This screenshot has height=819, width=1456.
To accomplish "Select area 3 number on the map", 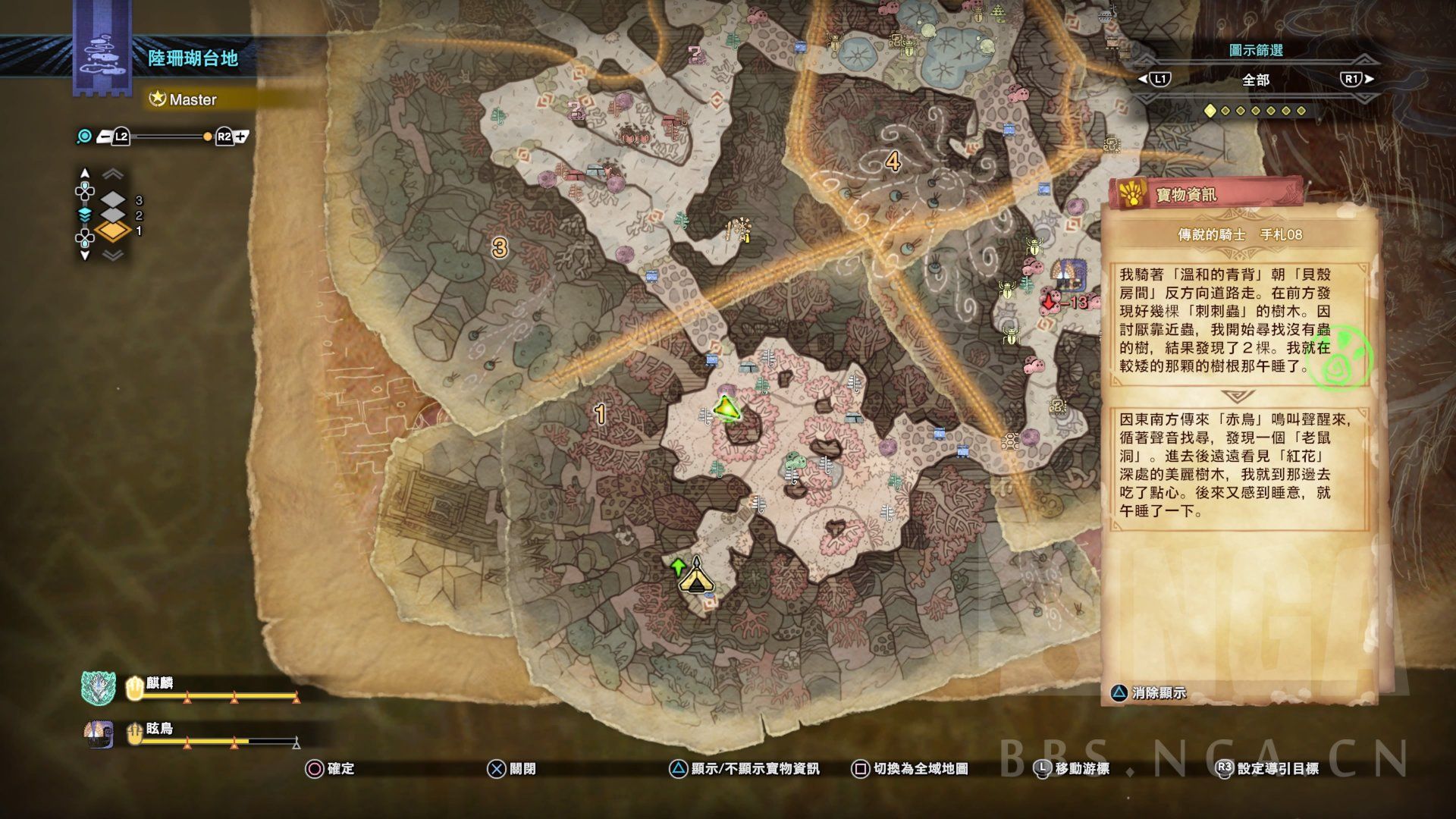I will (x=499, y=247).
